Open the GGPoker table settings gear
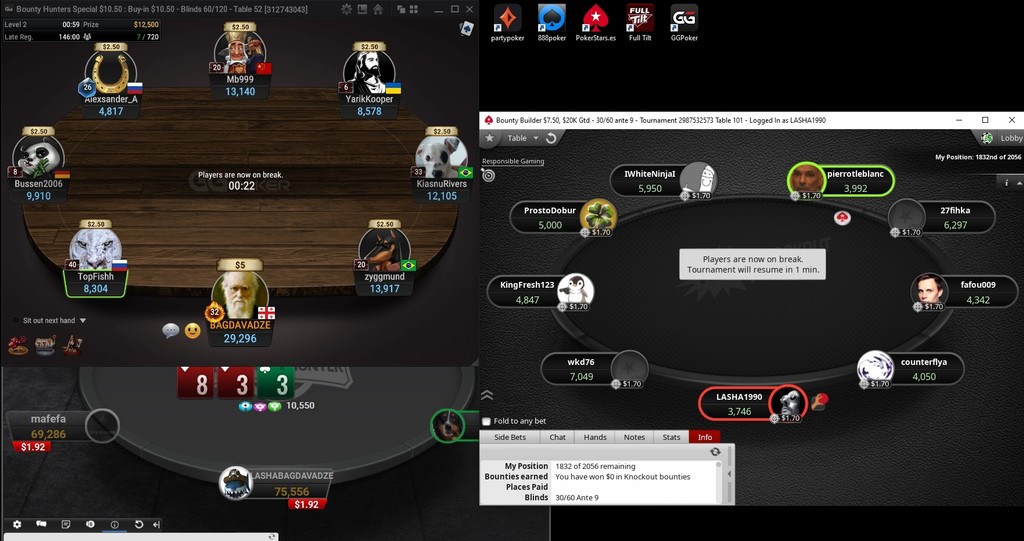The image size is (1024, 541). 347,9
